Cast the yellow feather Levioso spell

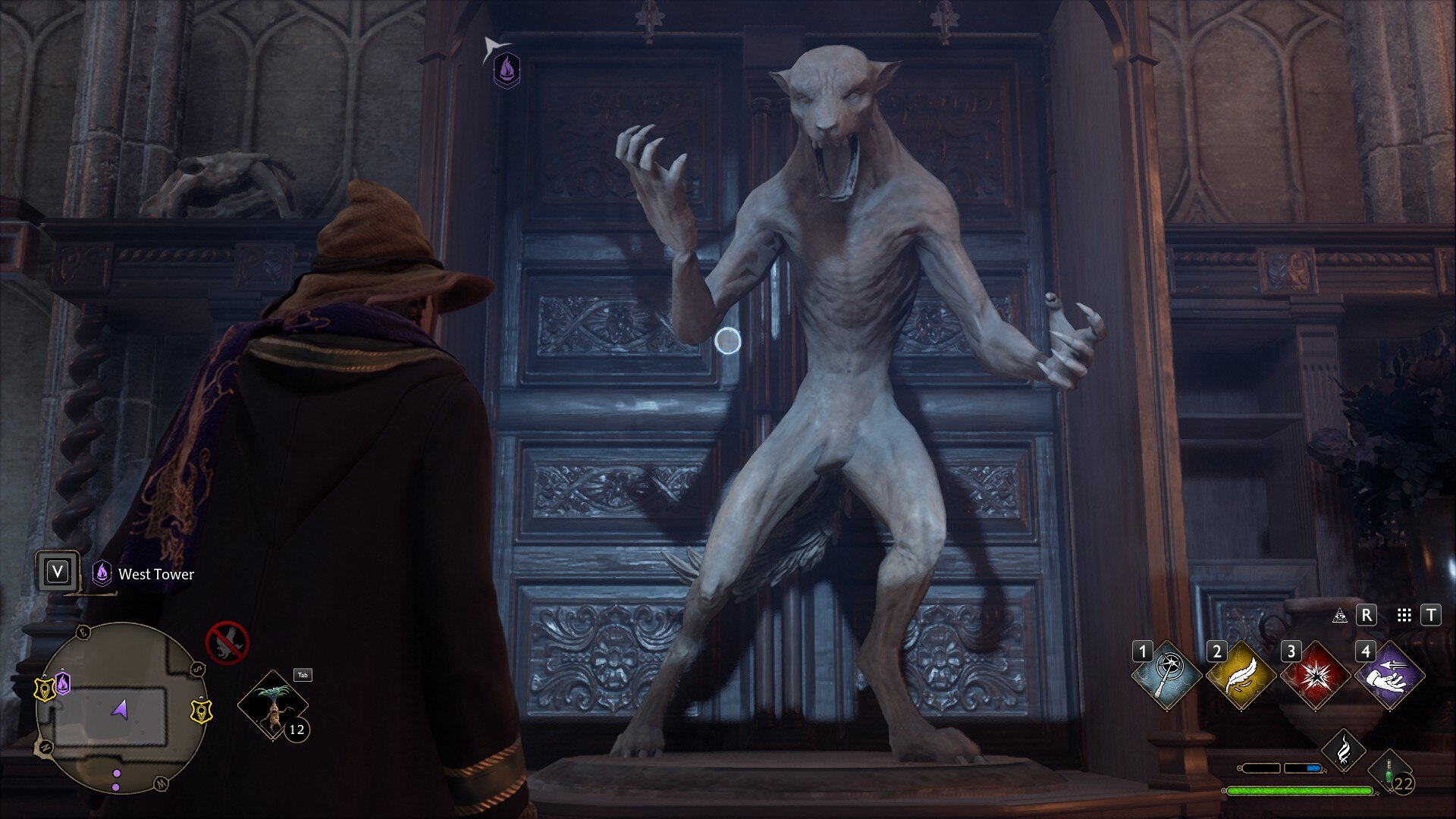point(1241,675)
